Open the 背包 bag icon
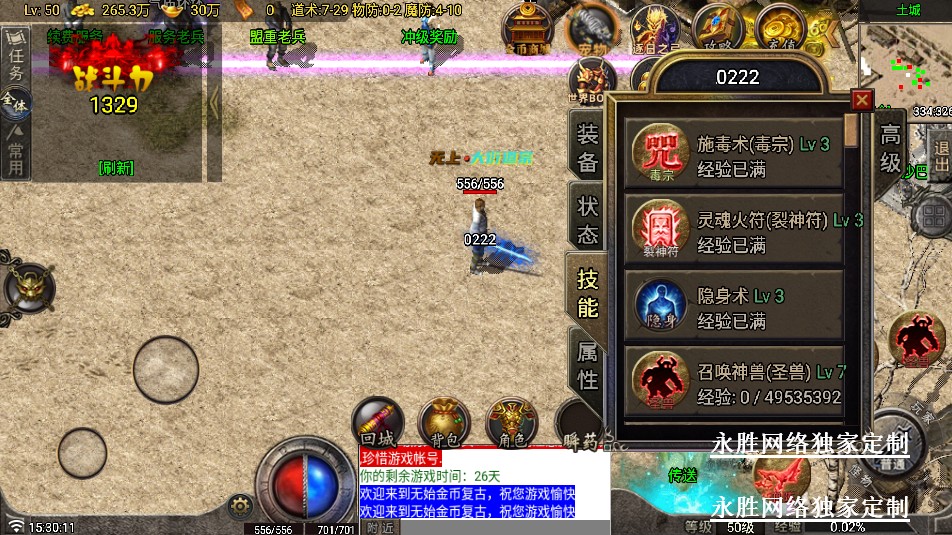This screenshot has width=952, height=535. tap(444, 422)
